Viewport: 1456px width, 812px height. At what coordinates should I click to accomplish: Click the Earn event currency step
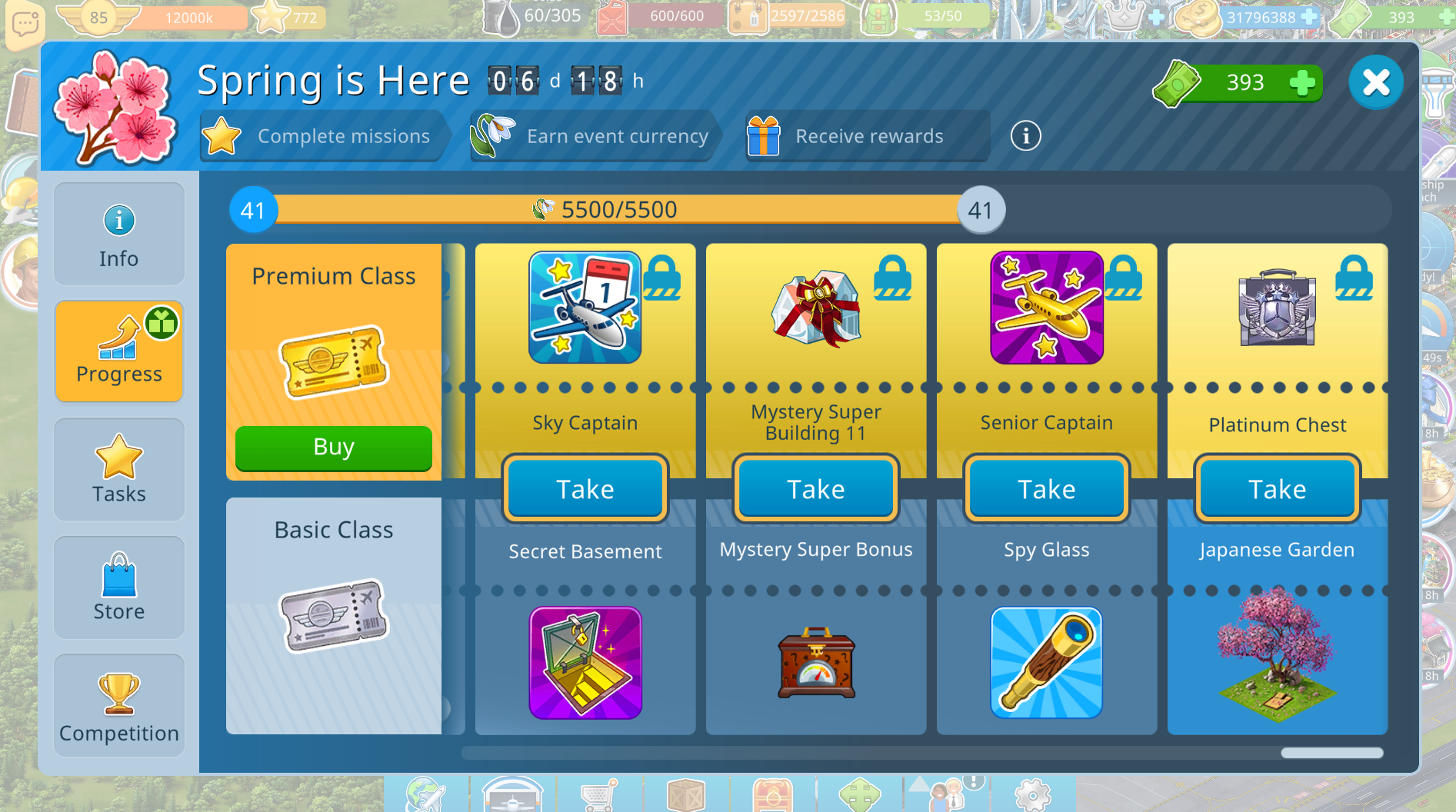pos(592,136)
